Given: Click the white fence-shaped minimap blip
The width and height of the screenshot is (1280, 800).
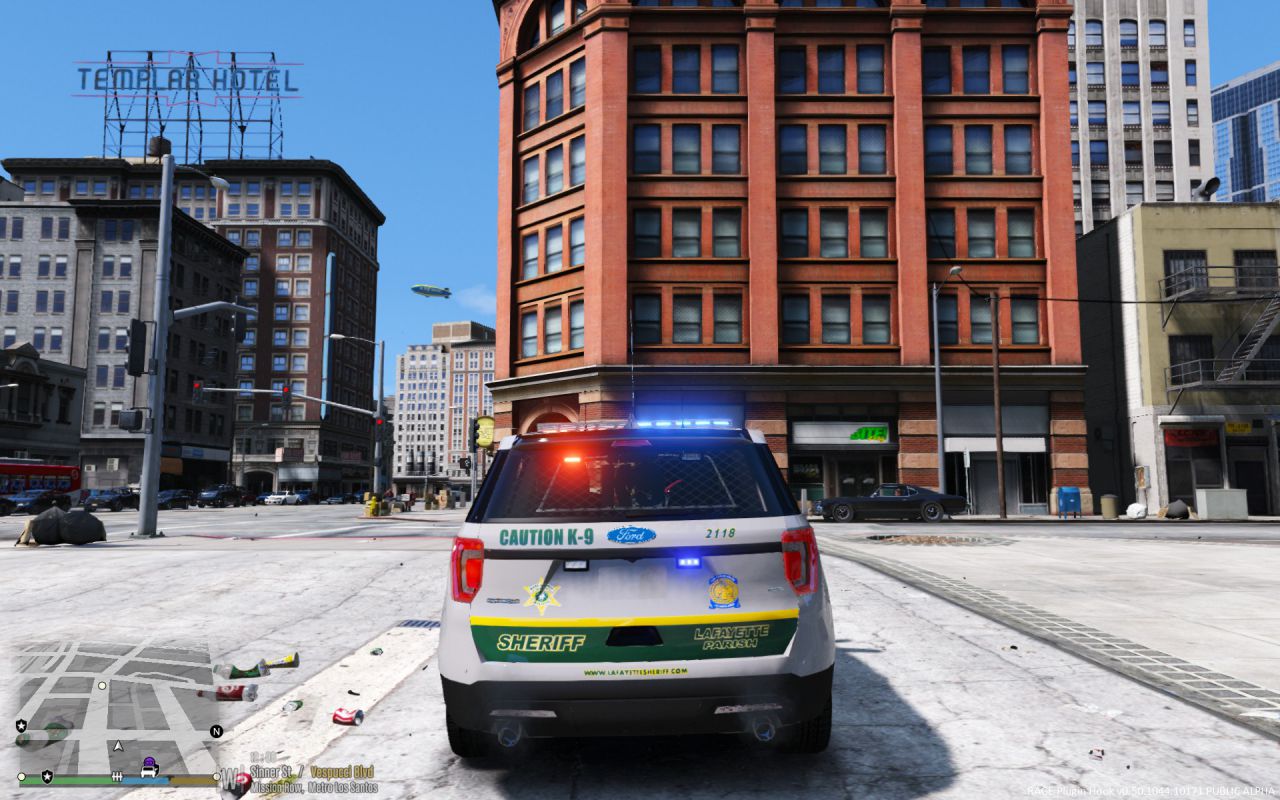Looking at the screenshot, I should tap(118, 776).
